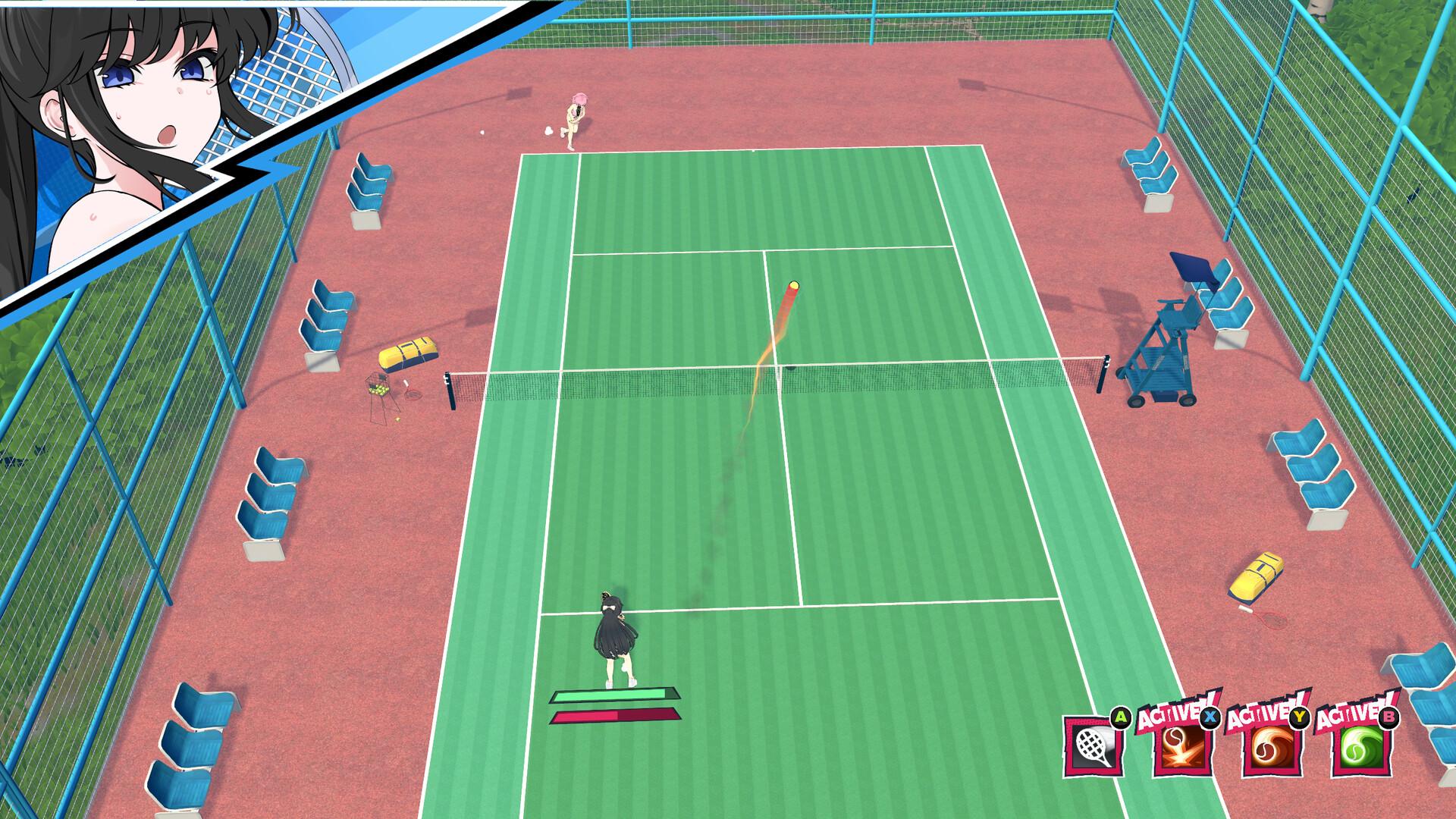Click the A controller button badge
Image resolution: width=1456 pixels, height=819 pixels.
1121,717
